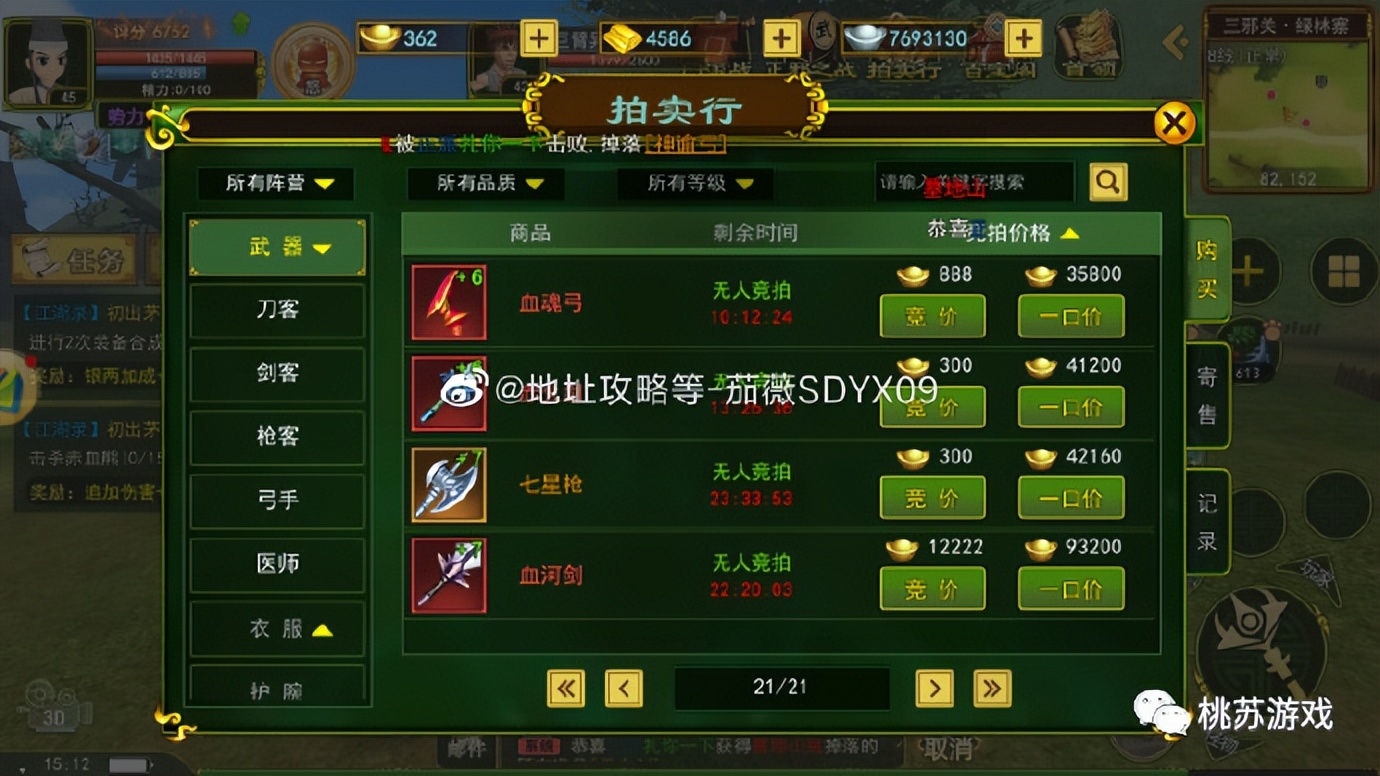Screen dimensions: 1380x776
Task: Open the player avatar portrait top left
Action: tap(45, 60)
